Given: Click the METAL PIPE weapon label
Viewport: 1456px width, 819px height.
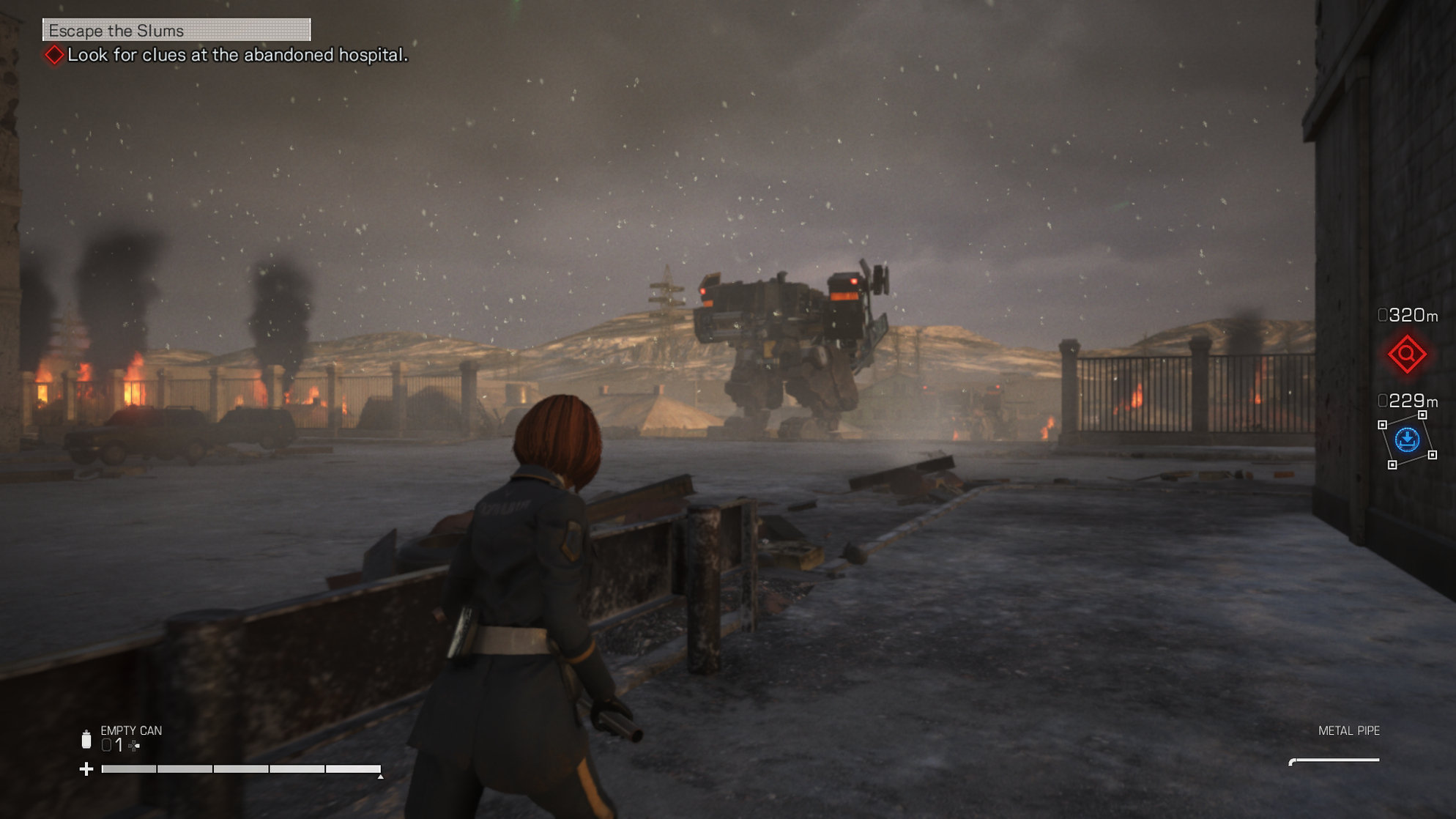Looking at the screenshot, I should click(x=1350, y=730).
